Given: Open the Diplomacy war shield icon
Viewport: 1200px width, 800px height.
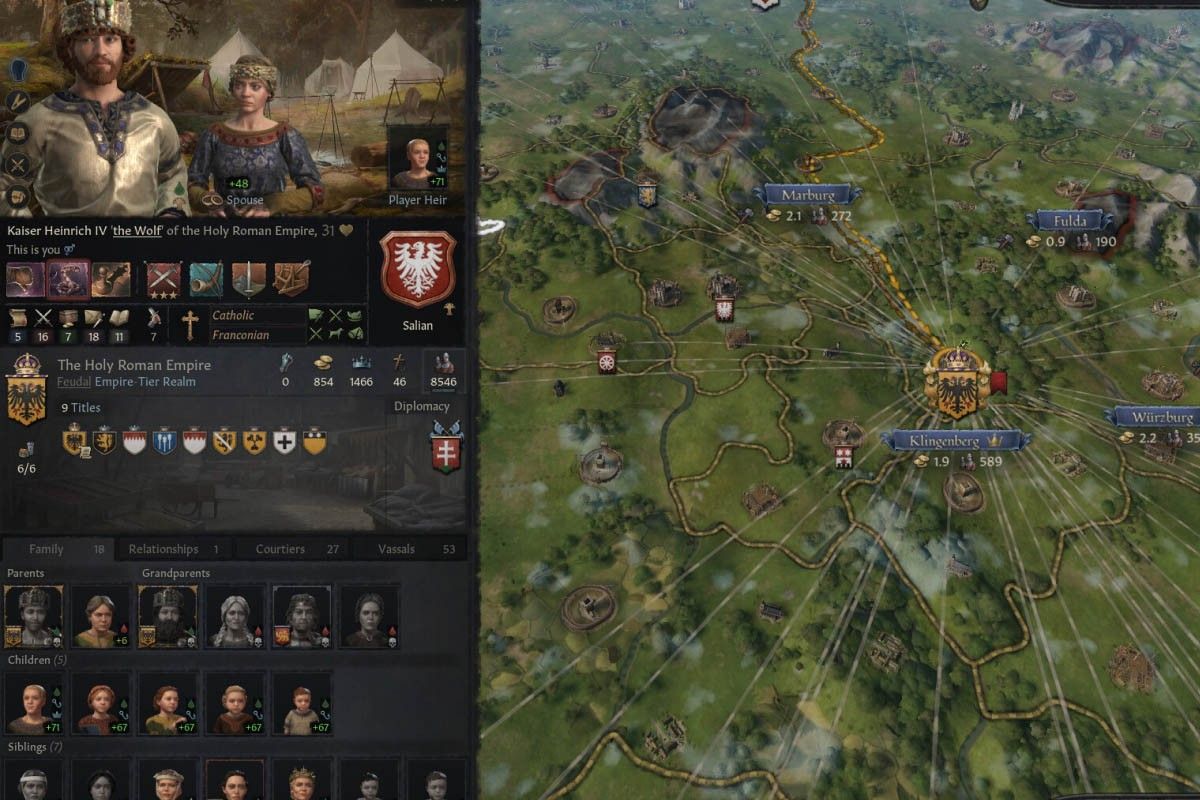Looking at the screenshot, I should click(445, 447).
